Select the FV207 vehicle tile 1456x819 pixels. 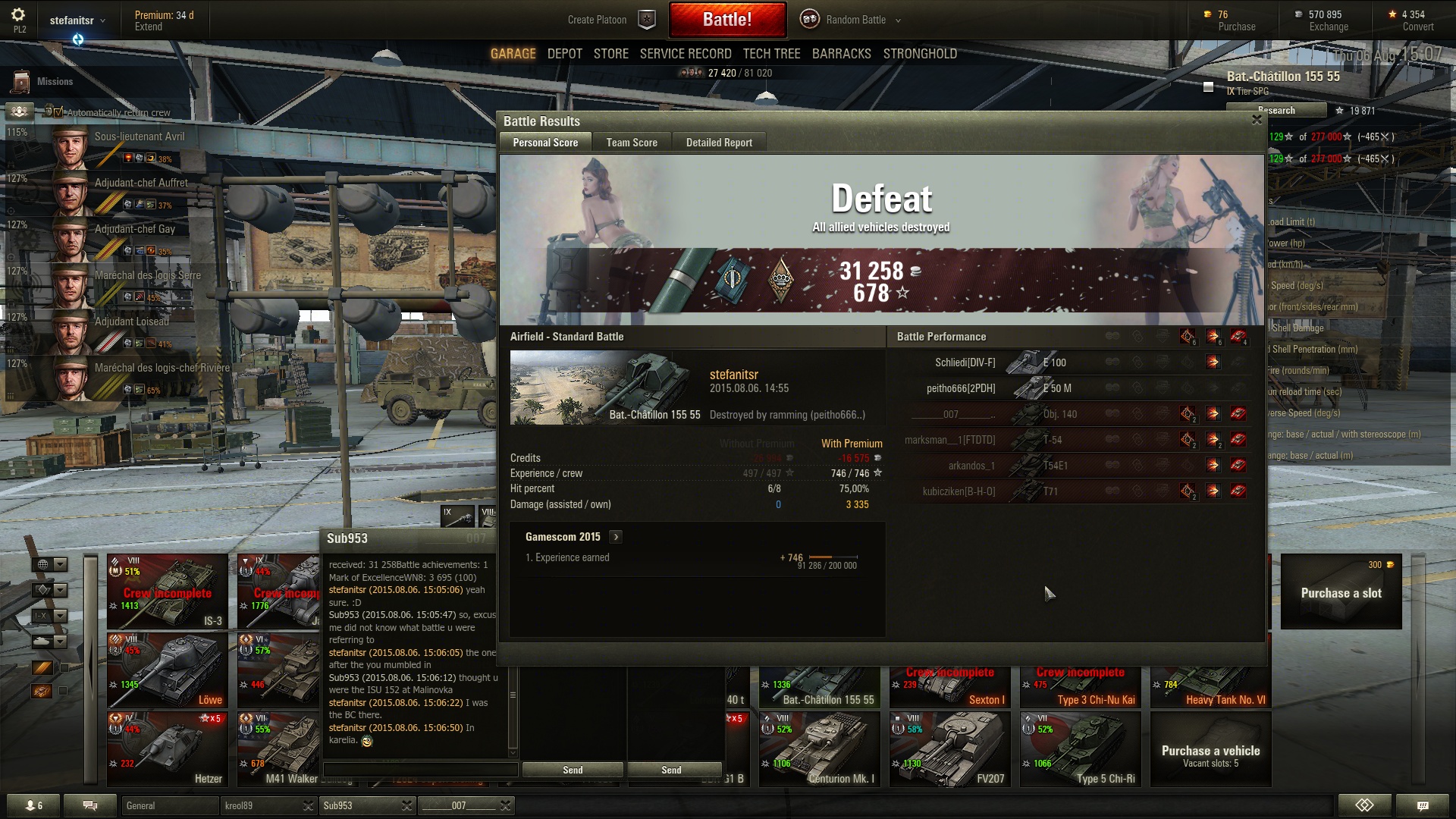click(x=949, y=749)
